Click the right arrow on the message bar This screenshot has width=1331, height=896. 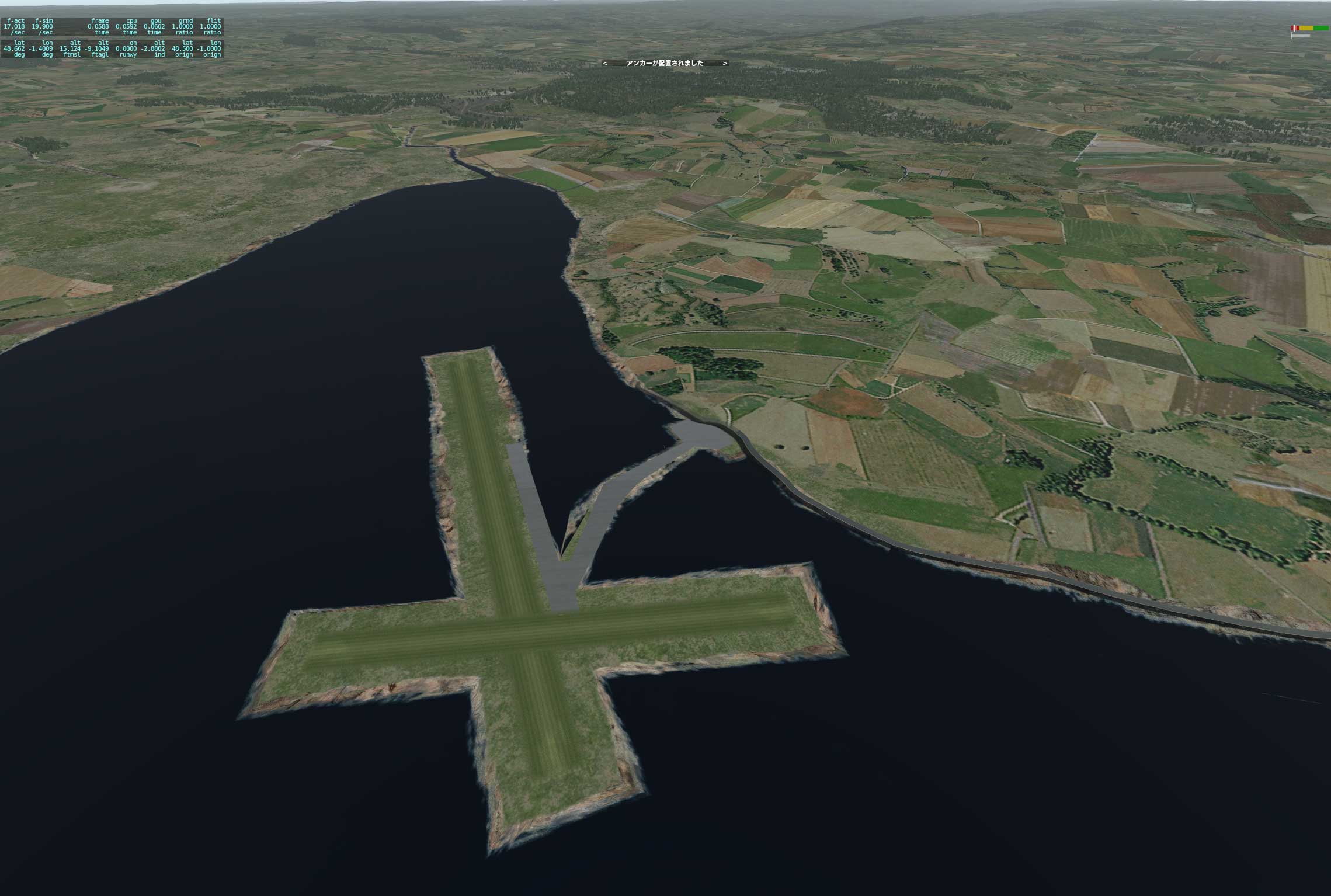(x=725, y=63)
